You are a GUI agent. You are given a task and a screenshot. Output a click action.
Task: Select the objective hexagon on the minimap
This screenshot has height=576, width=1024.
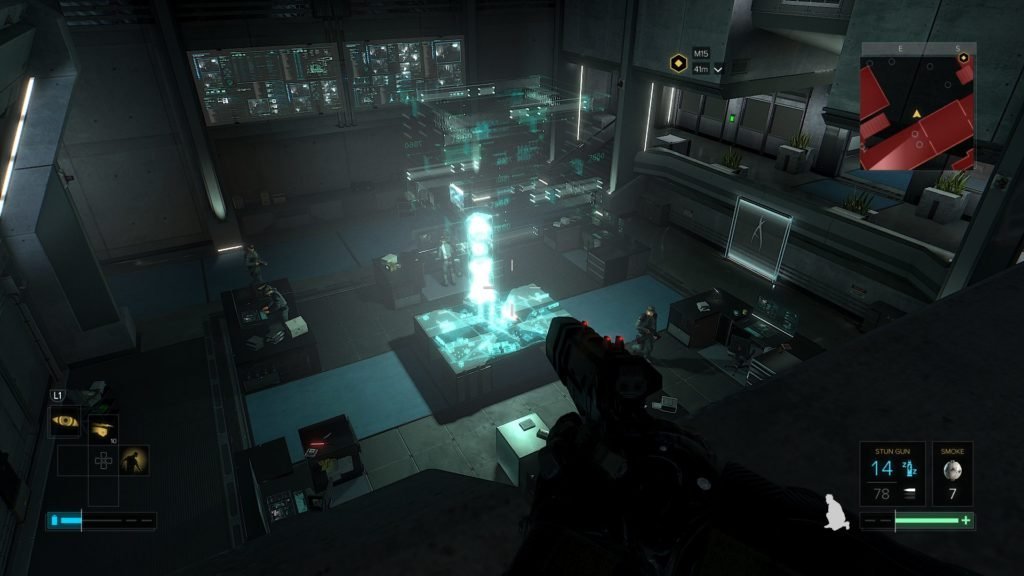pos(963,58)
